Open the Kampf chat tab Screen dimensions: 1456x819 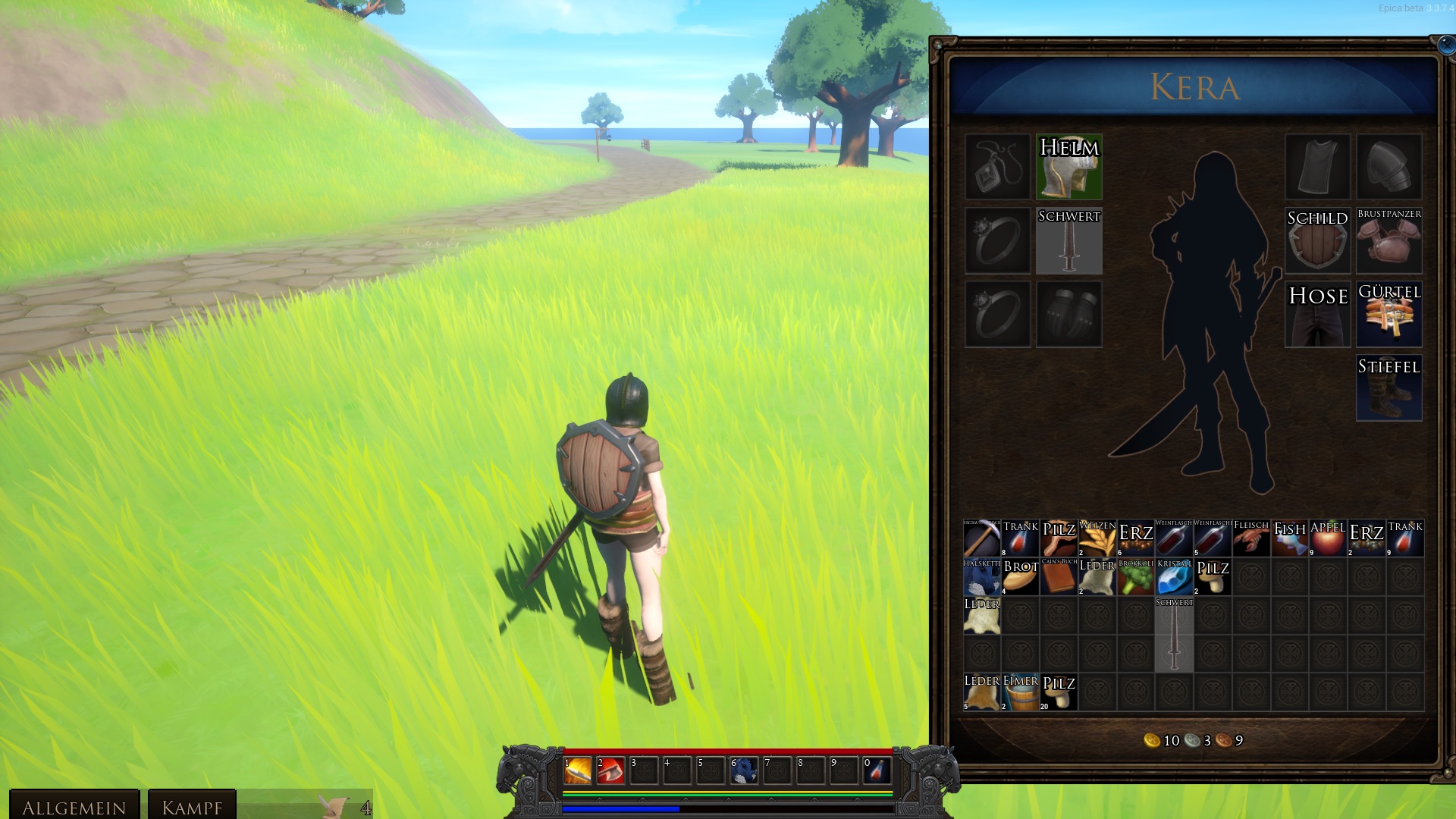click(192, 806)
